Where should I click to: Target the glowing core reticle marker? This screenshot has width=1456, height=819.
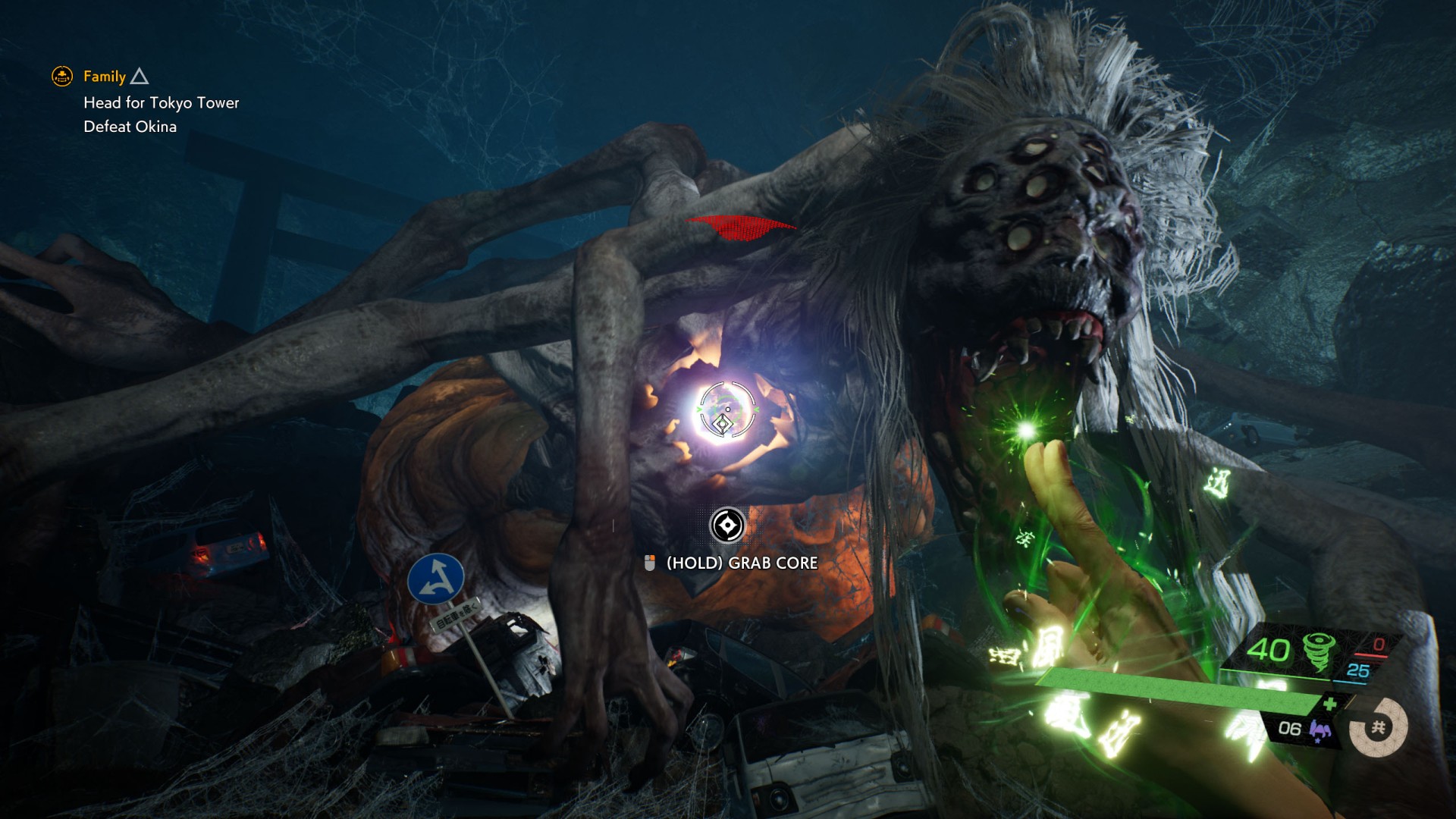[726, 410]
